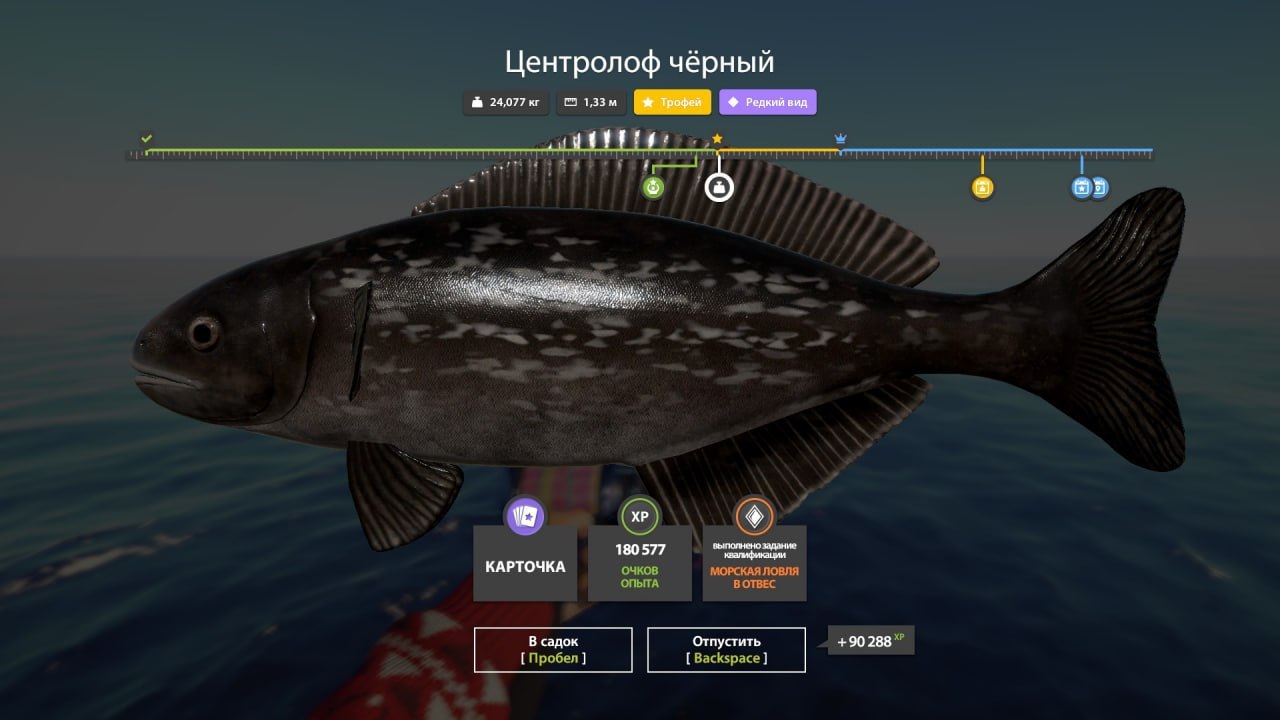Click the ruler icon on the 1,33 м badge
The image size is (1280, 720).
pyautogui.click(x=569, y=101)
